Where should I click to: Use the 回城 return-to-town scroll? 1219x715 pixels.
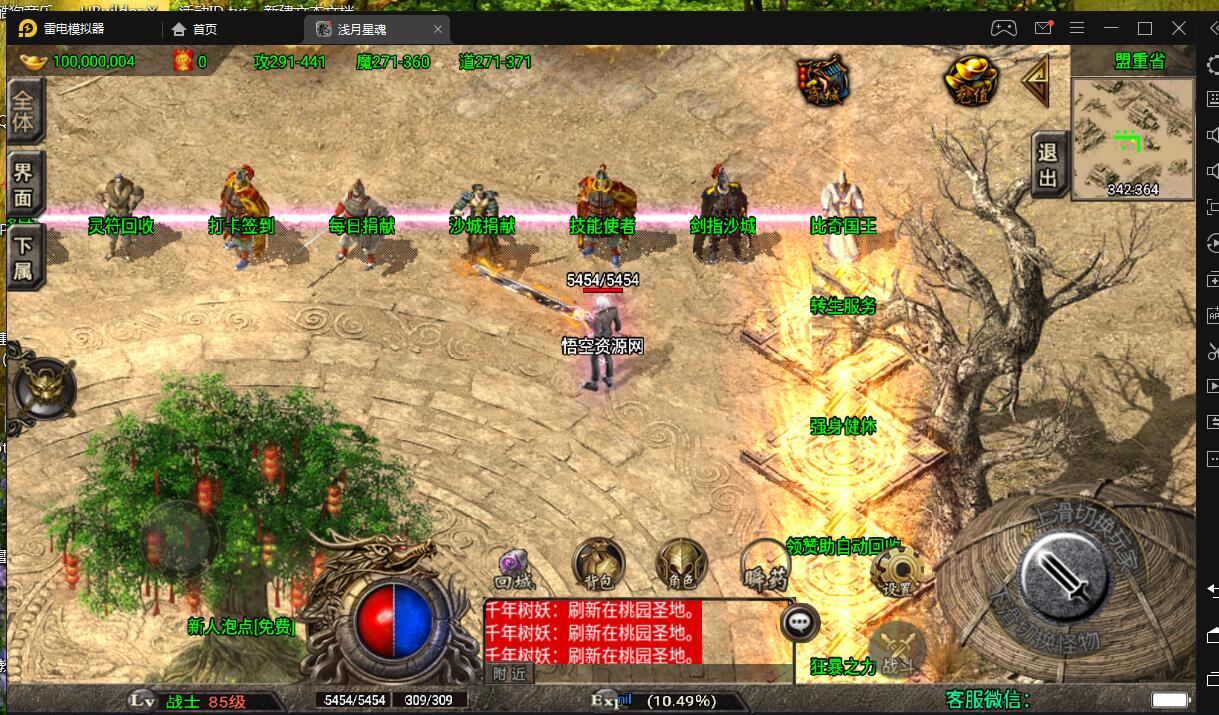515,568
